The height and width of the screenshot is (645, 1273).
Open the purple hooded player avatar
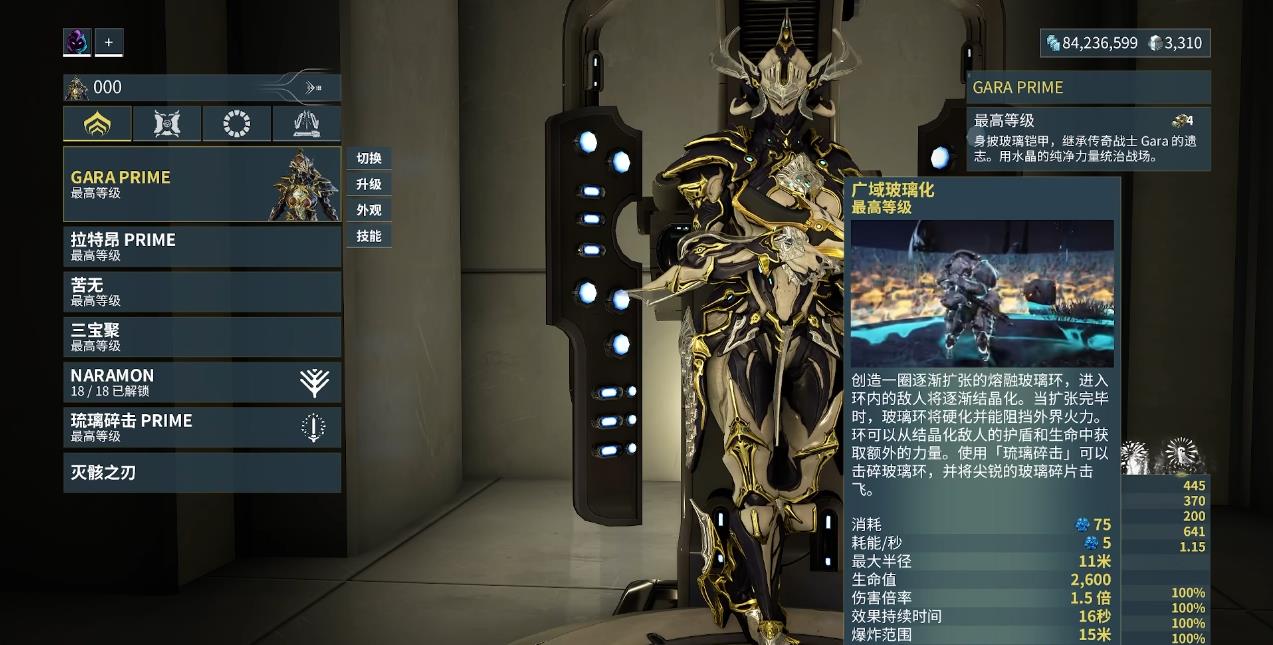77,42
